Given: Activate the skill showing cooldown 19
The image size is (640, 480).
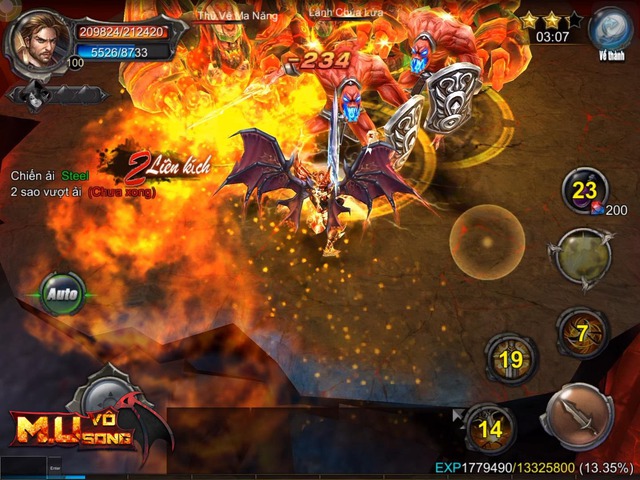Looking at the screenshot, I should (x=511, y=359).
